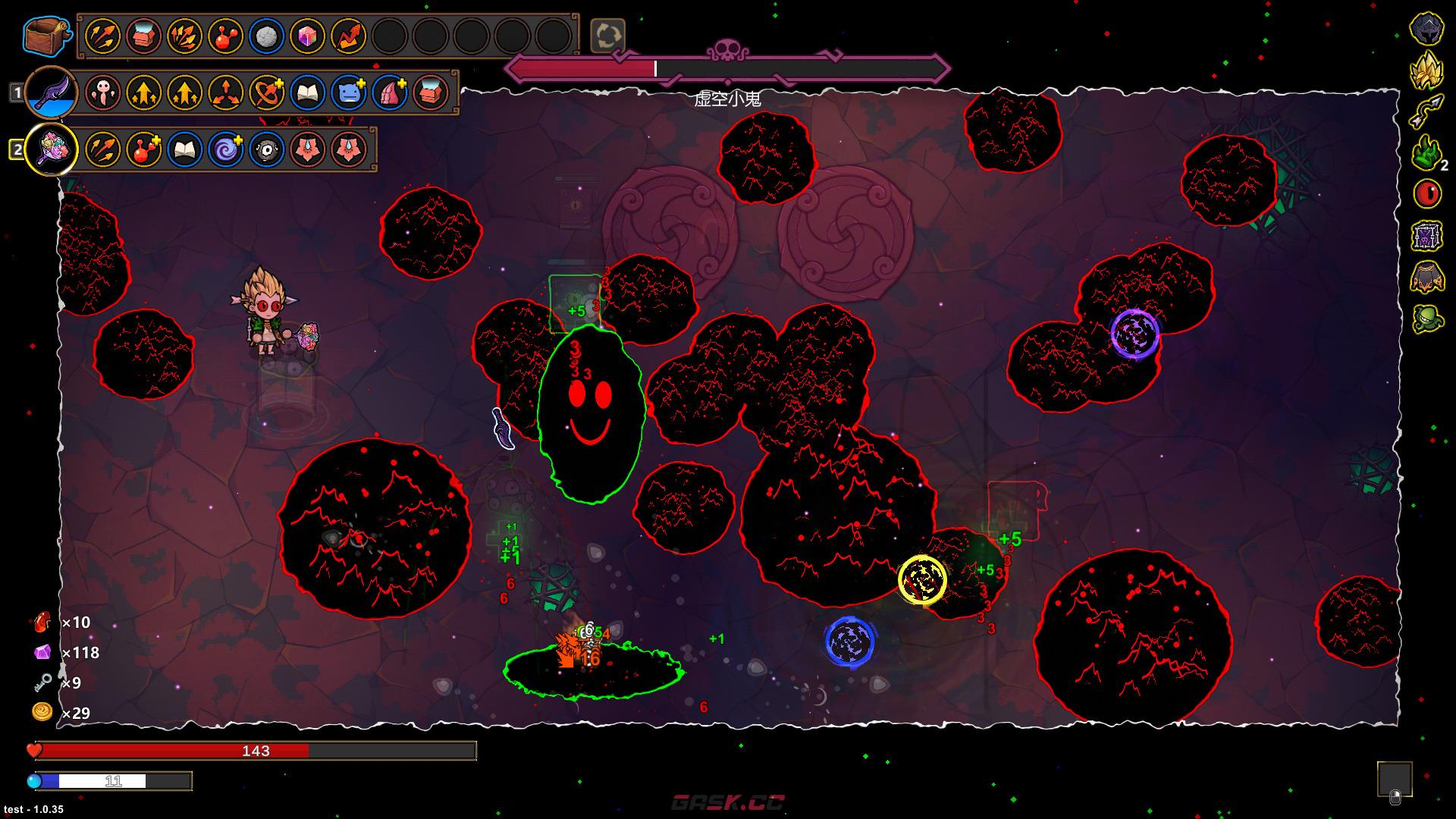Viewport: 1456px width, 819px height.
Task: Select the pink claw rune
Action: (389, 93)
